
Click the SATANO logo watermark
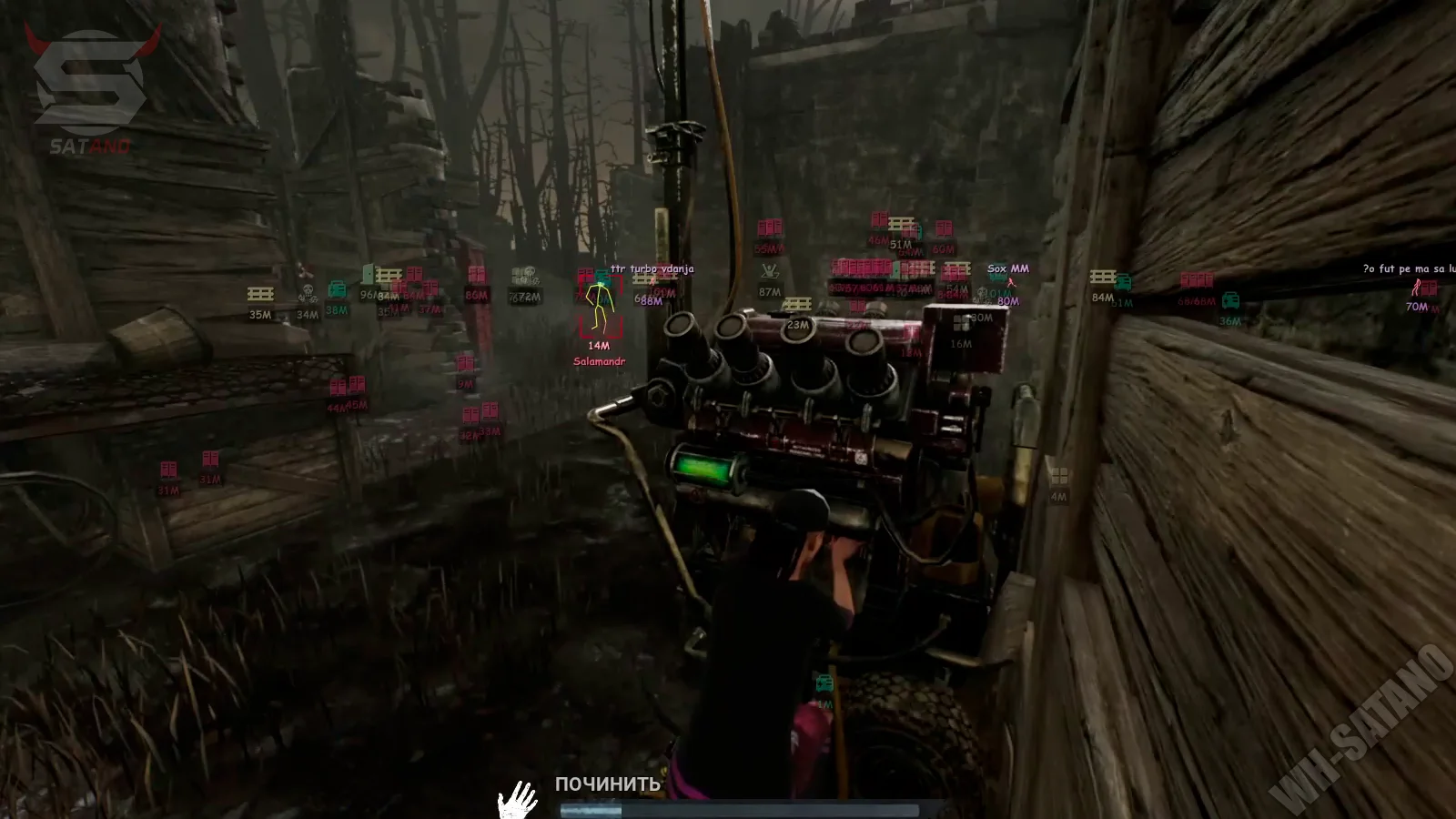tap(88, 88)
